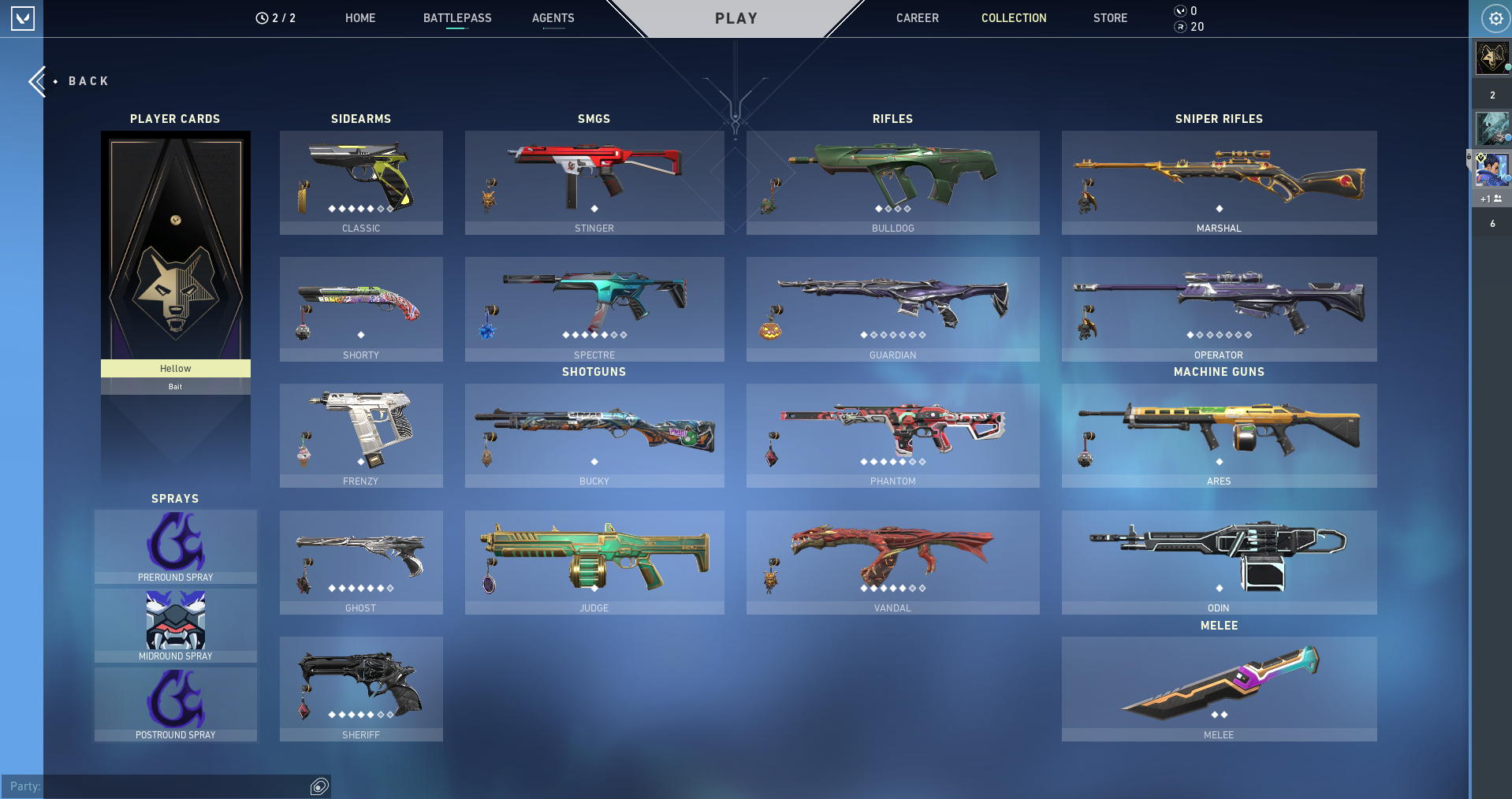Viewport: 1512px width, 799px height.
Task: Click the Party chat input box
Action: click(x=173, y=786)
